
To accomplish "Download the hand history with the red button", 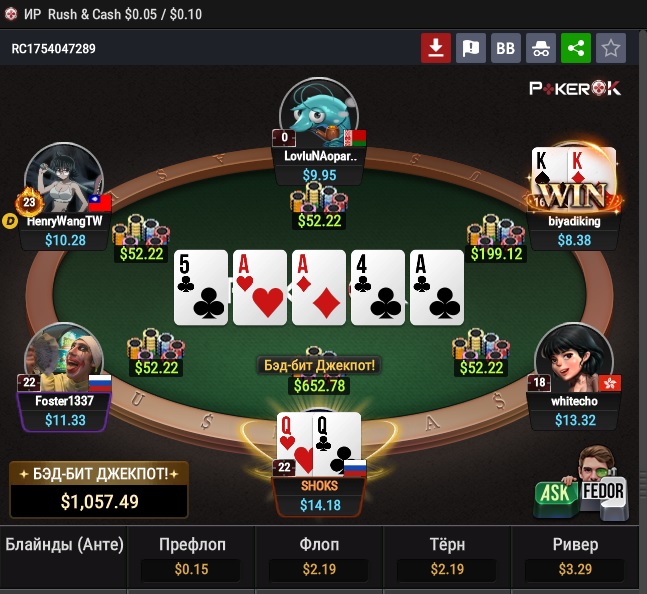I will tap(436, 48).
